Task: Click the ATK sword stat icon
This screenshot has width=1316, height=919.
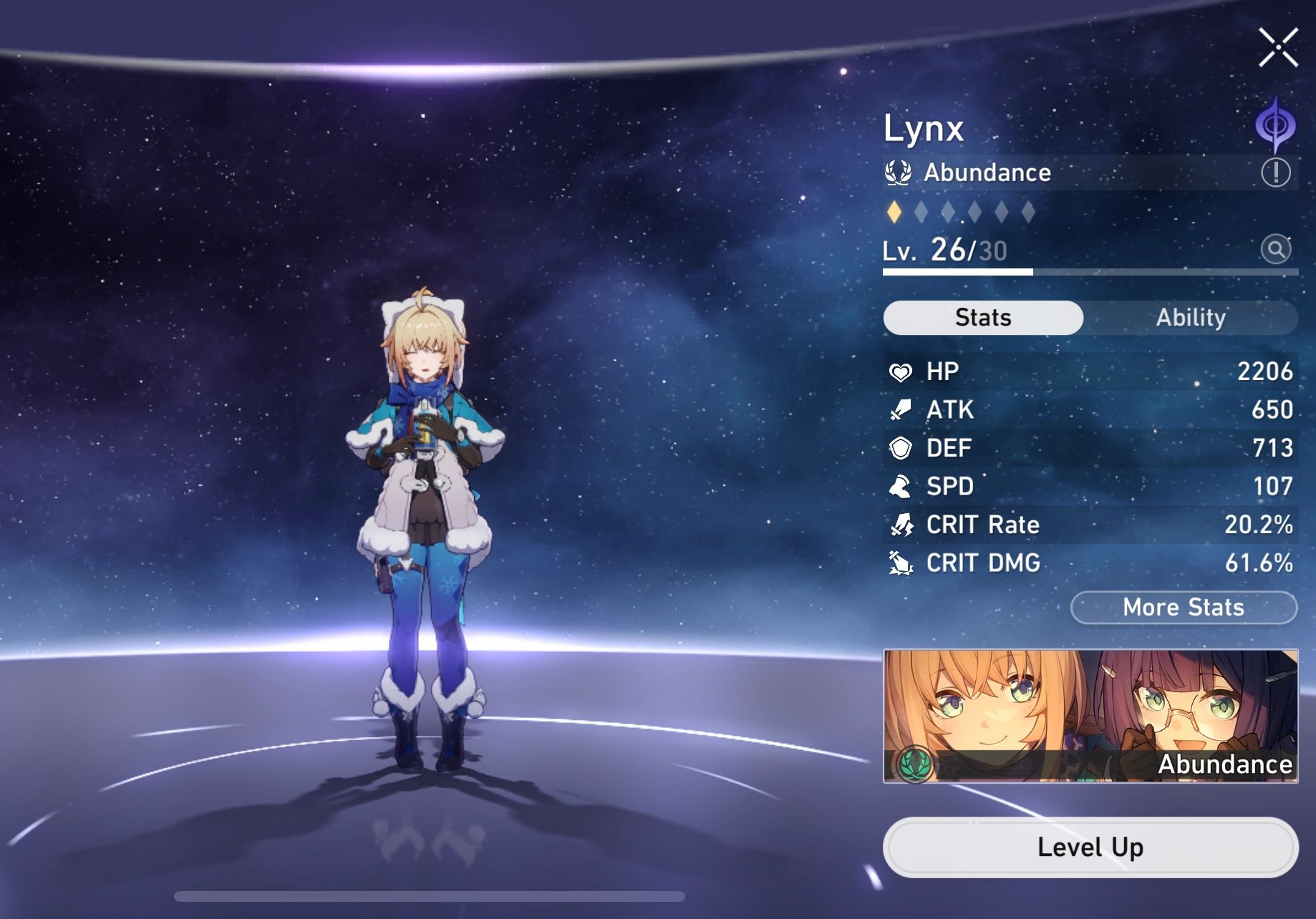Action: point(902,409)
